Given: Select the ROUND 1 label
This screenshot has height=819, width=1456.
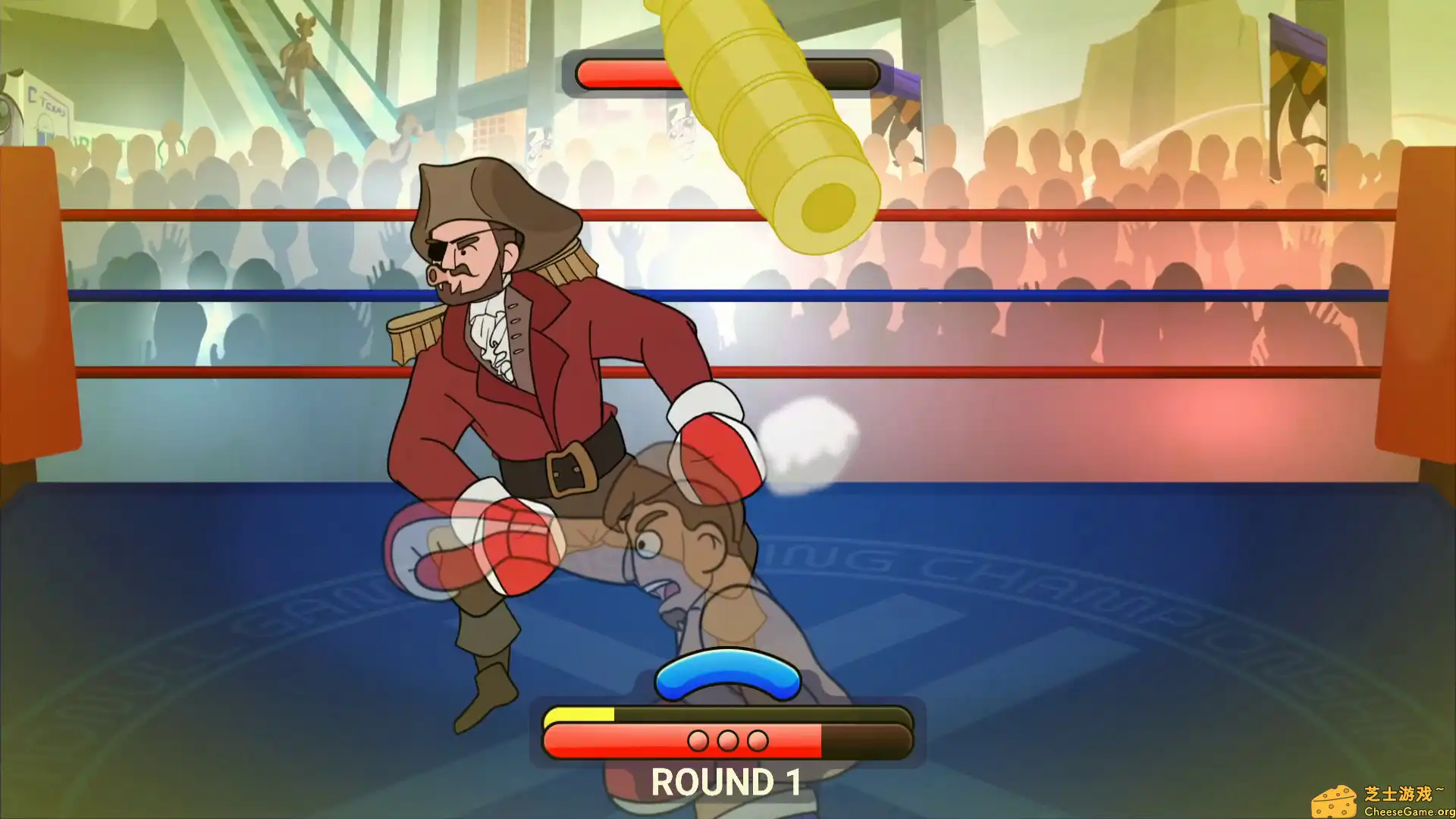Looking at the screenshot, I should 726,783.
